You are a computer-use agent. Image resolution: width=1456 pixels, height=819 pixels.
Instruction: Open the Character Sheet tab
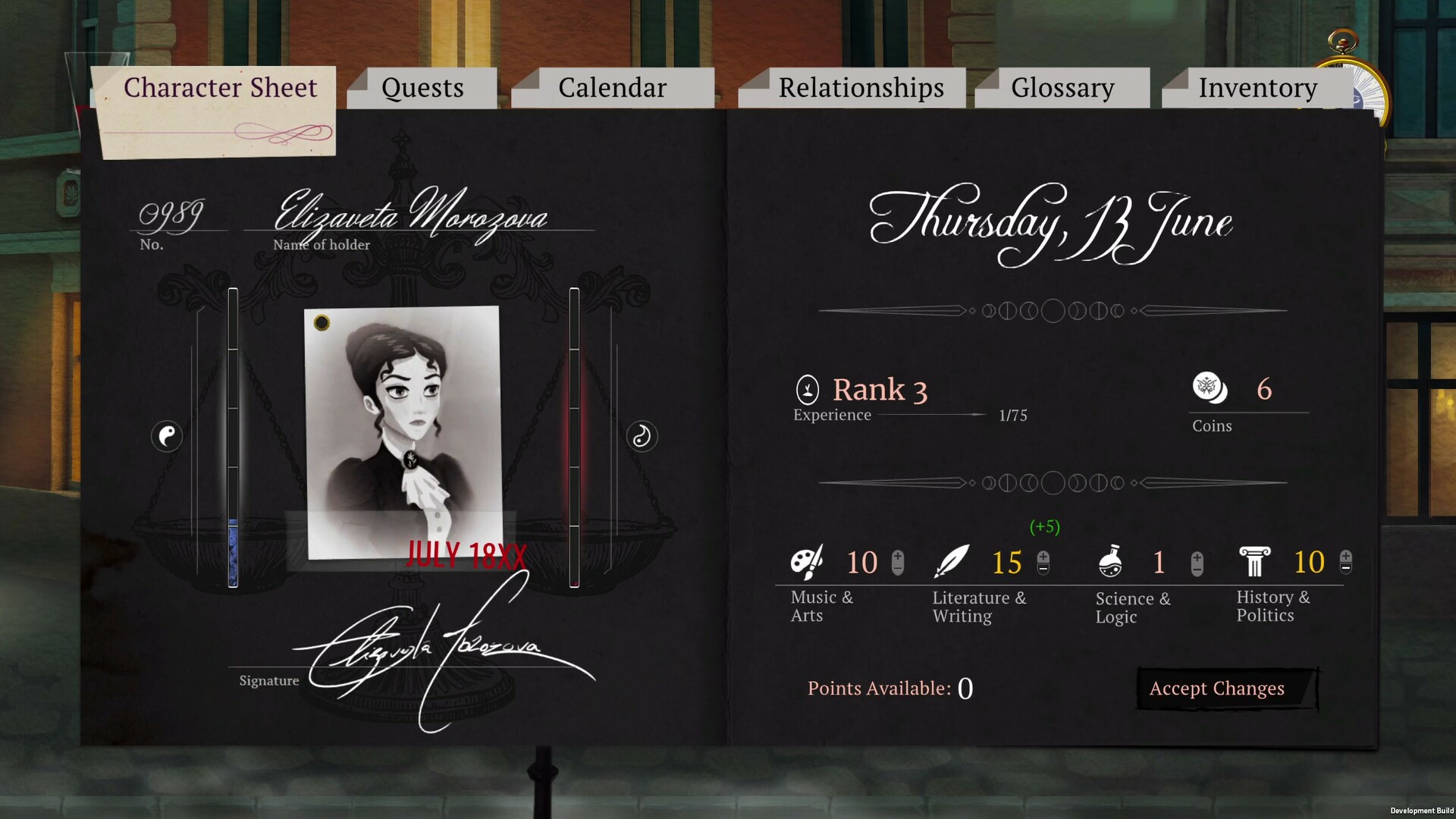[220, 88]
